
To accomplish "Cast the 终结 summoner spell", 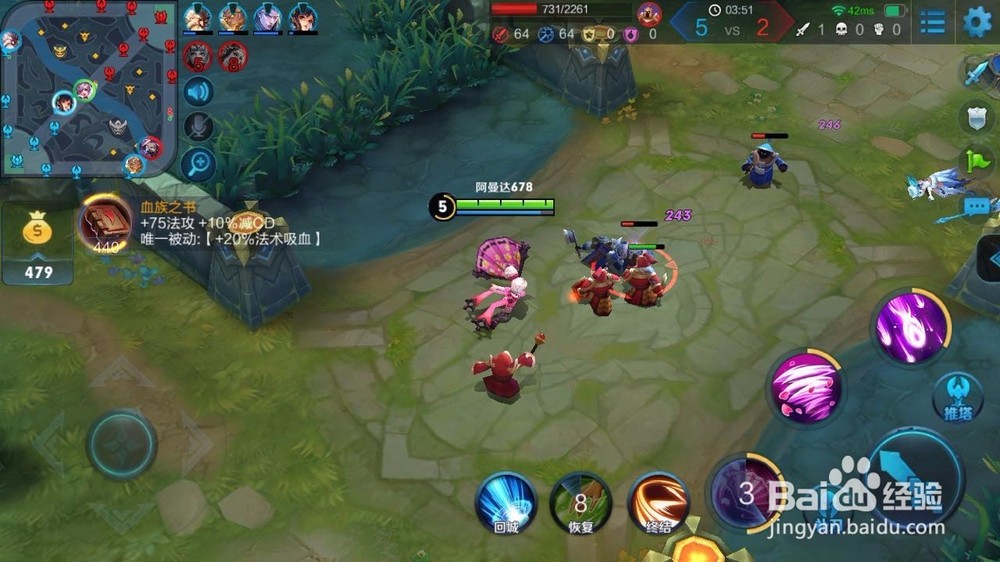I will click(658, 502).
